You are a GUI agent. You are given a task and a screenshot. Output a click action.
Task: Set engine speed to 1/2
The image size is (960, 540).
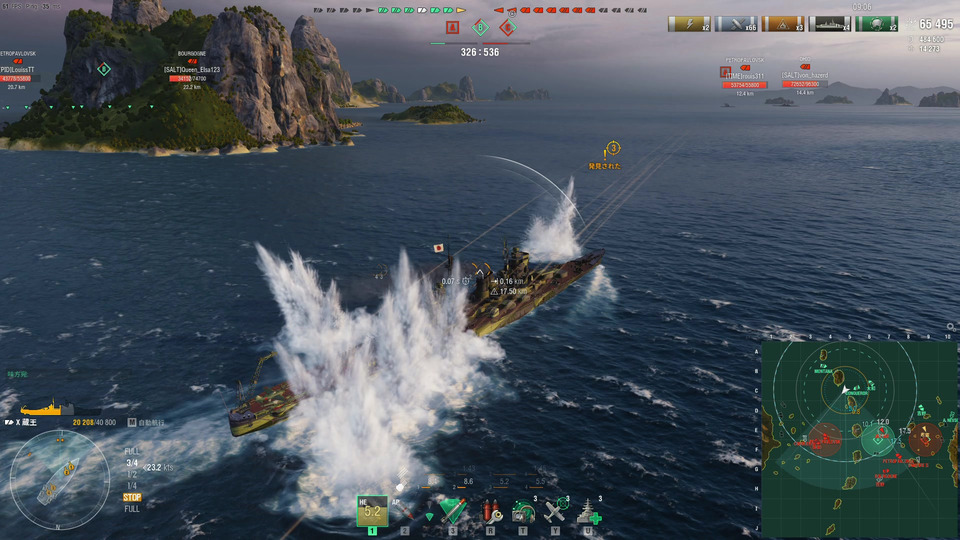(x=132, y=474)
